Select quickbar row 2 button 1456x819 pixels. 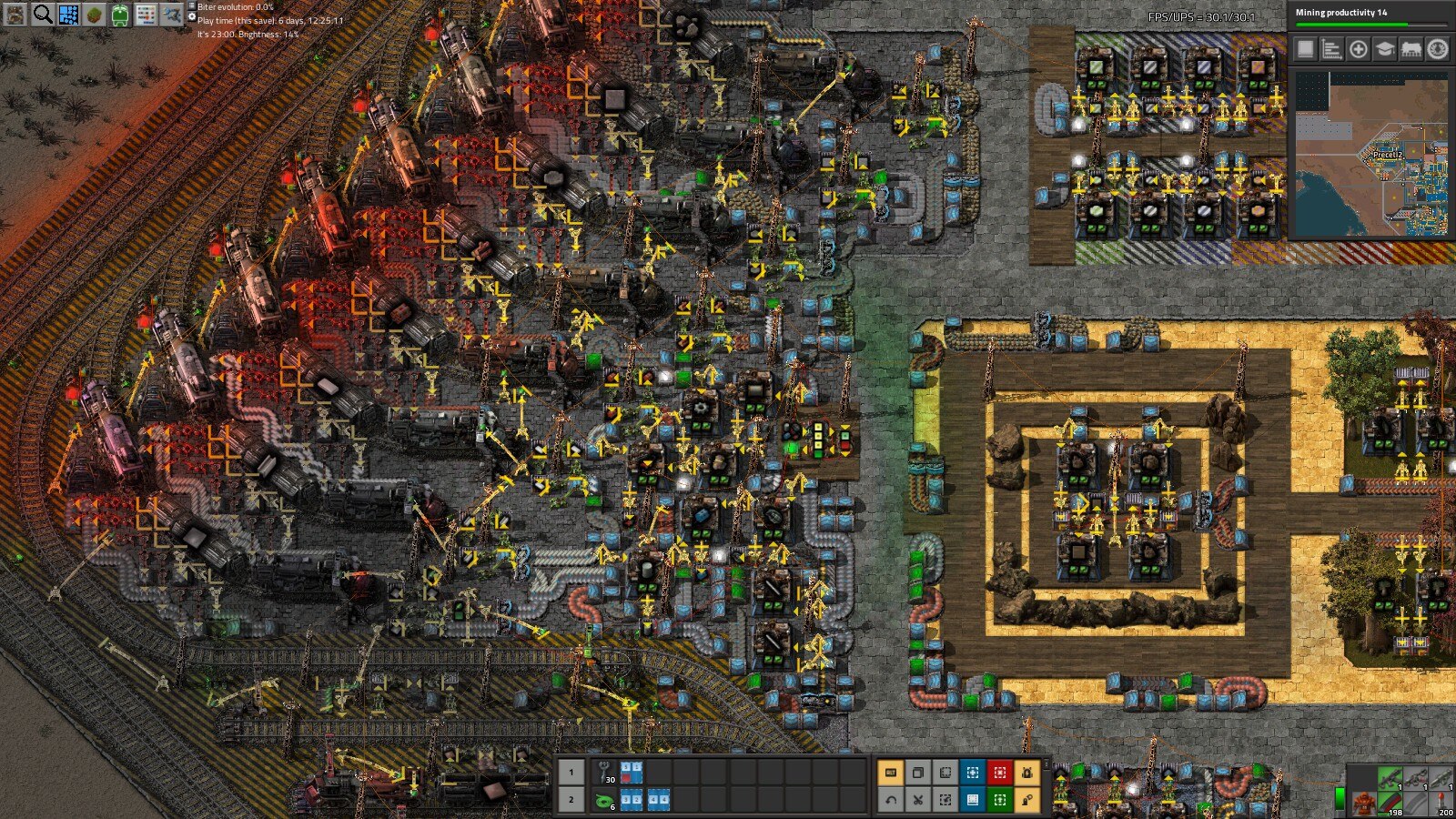point(571,800)
